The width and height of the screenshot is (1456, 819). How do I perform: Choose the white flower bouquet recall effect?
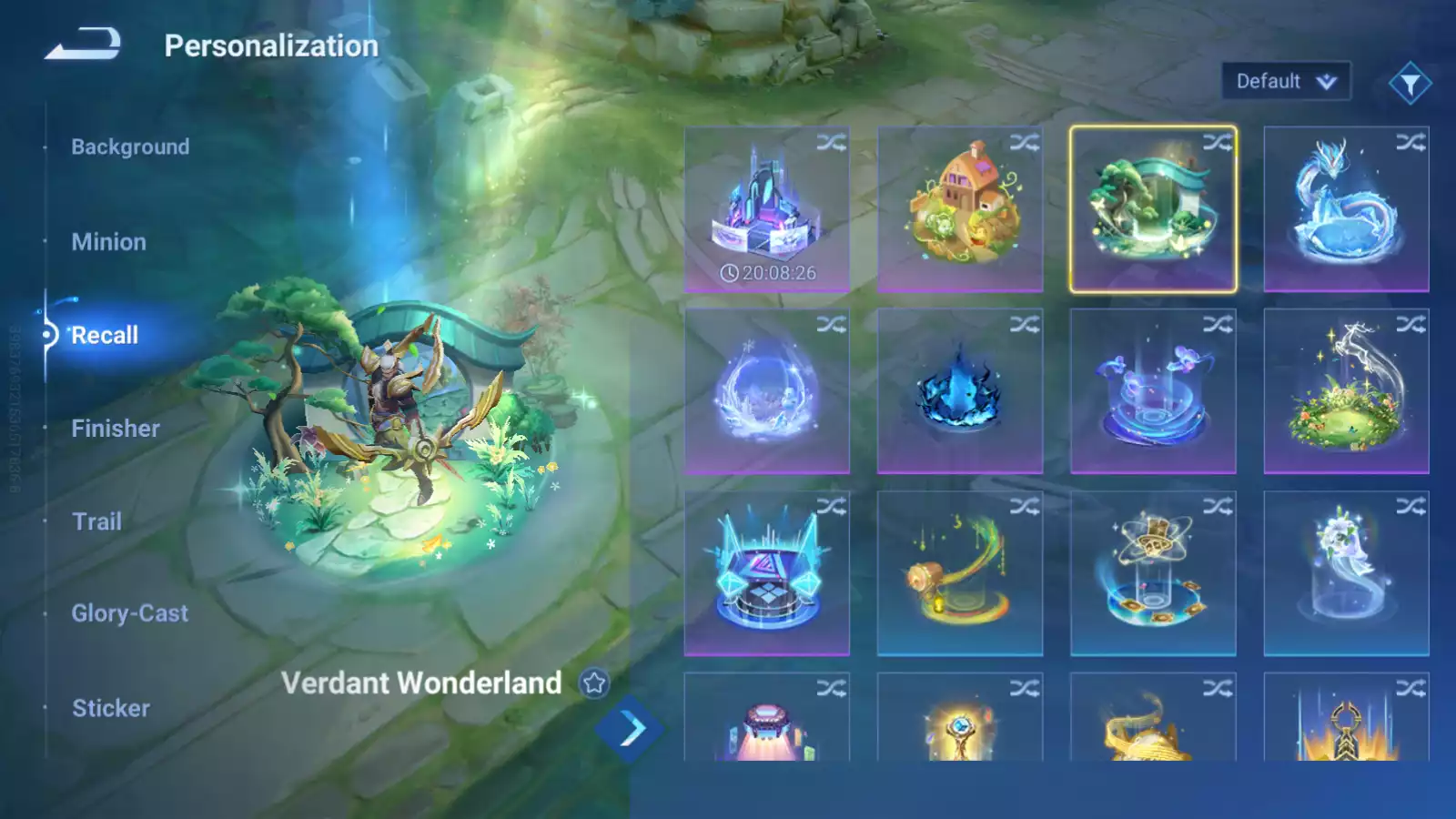click(1346, 573)
